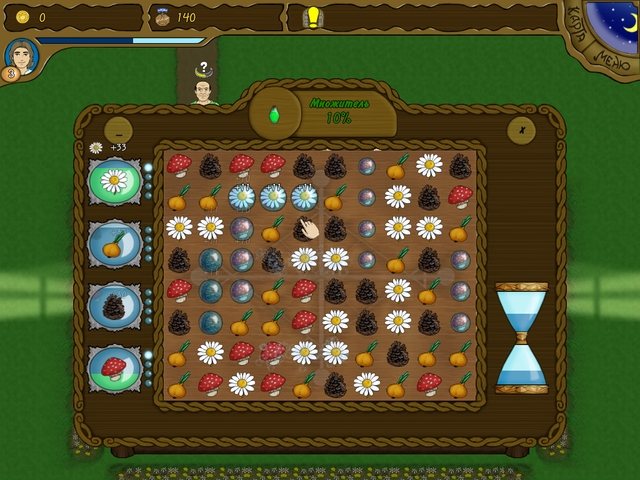Click the green gem multiplier icon
Screen dimensions: 640x480
point(274,115)
